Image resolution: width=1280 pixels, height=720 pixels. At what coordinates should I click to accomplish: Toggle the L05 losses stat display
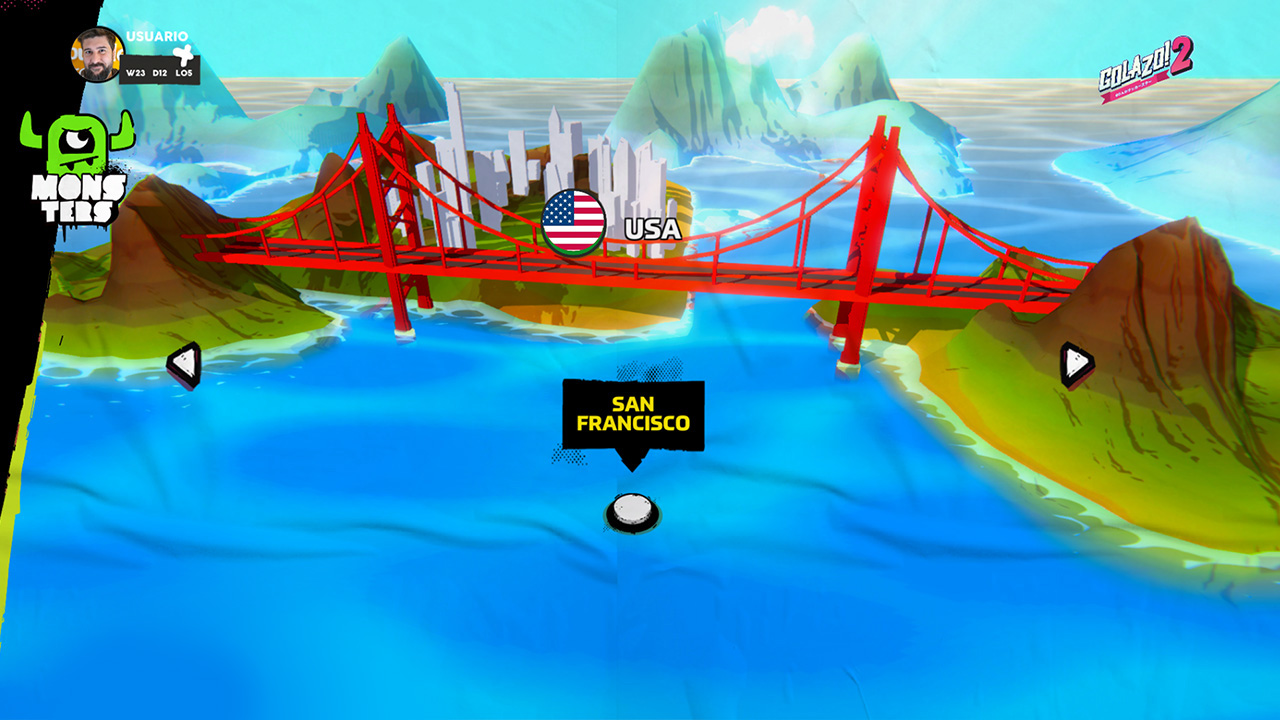184,71
